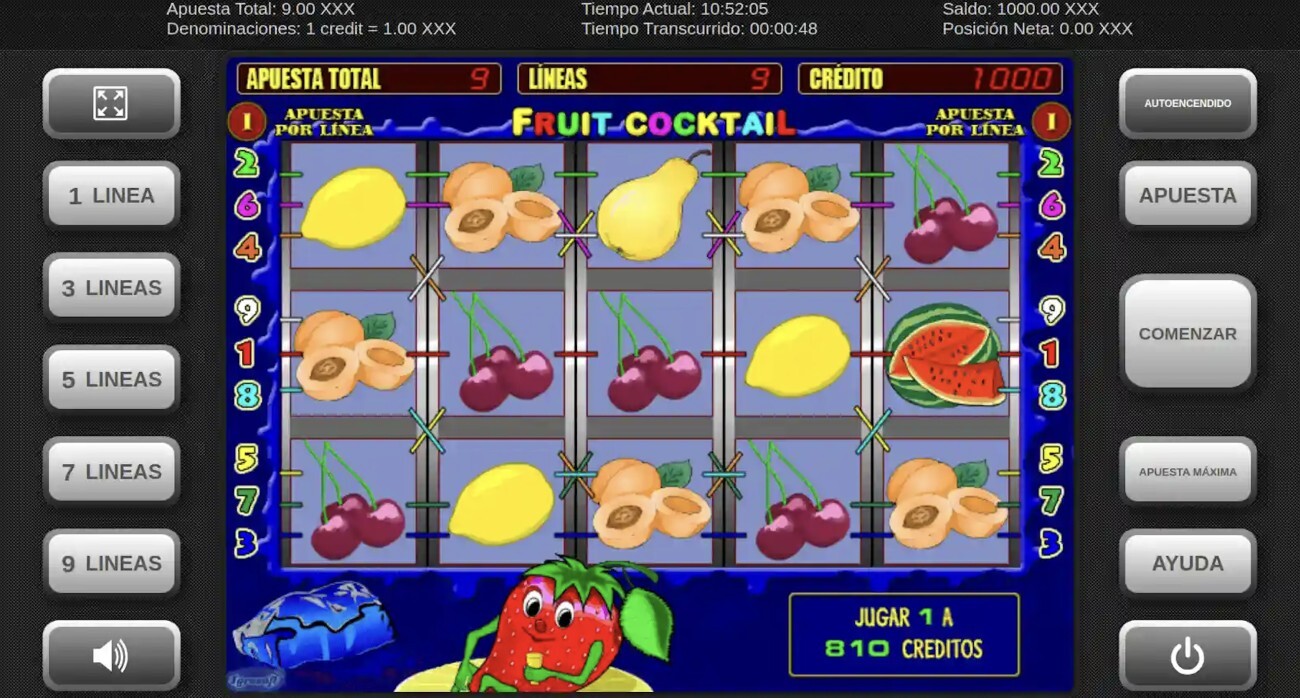Set play to 5 LINEAS

coord(111,380)
